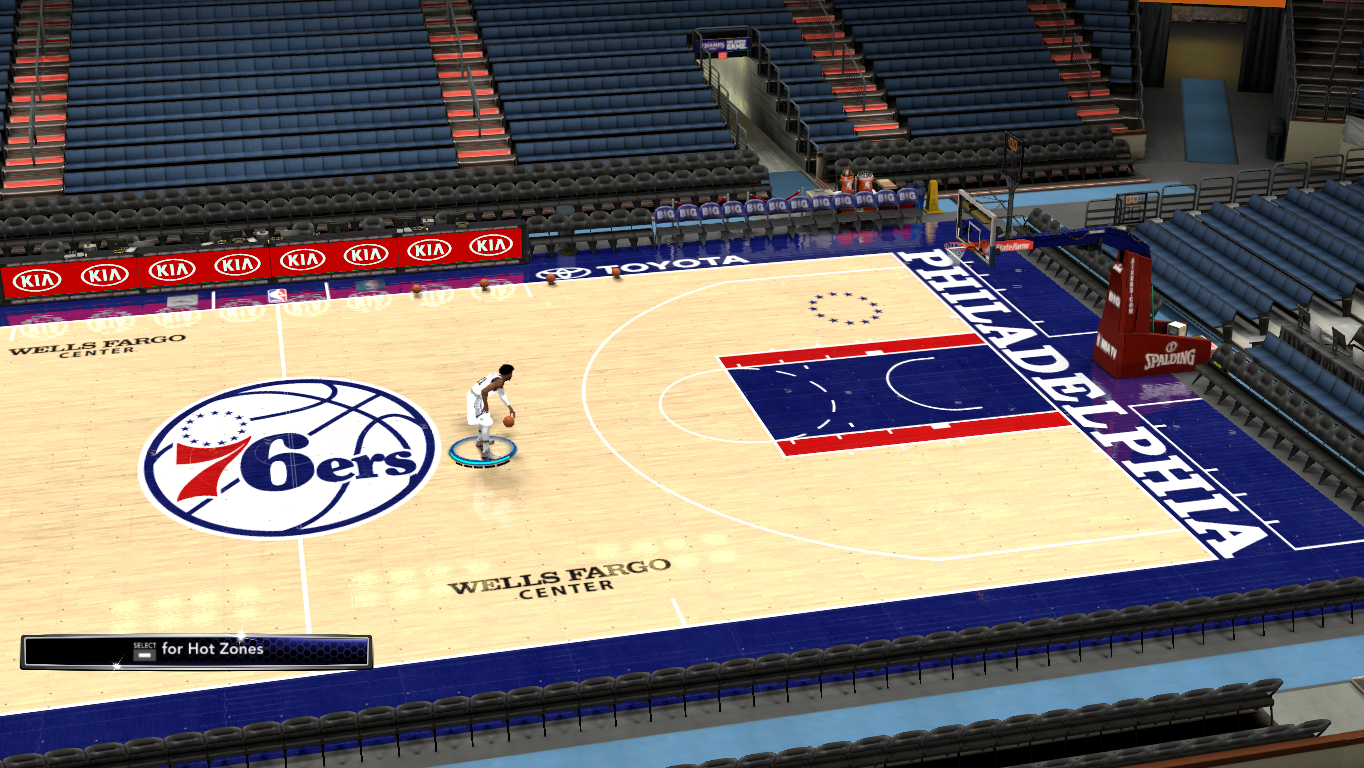
Task: Click the orange Gatorade coolers on the table
Action: pyautogui.click(x=857, y=181)
